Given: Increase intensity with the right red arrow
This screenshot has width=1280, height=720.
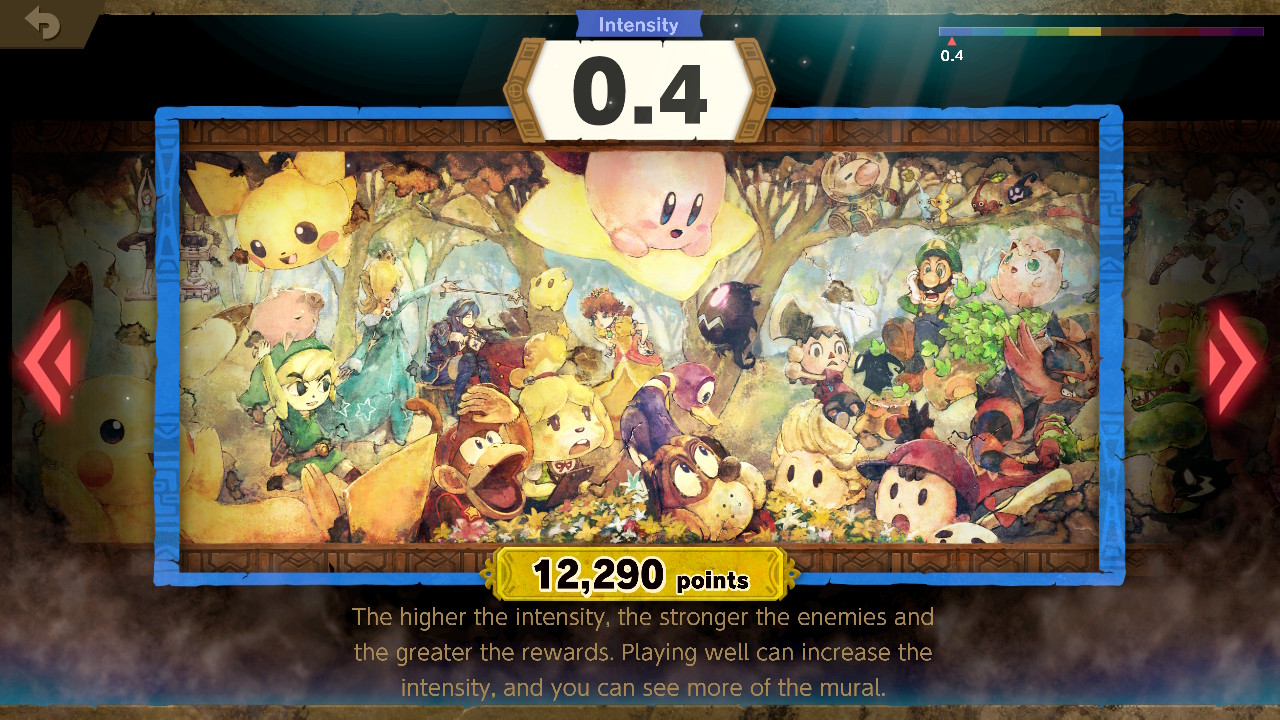Looking at the screenshot, I should 1232,362.
